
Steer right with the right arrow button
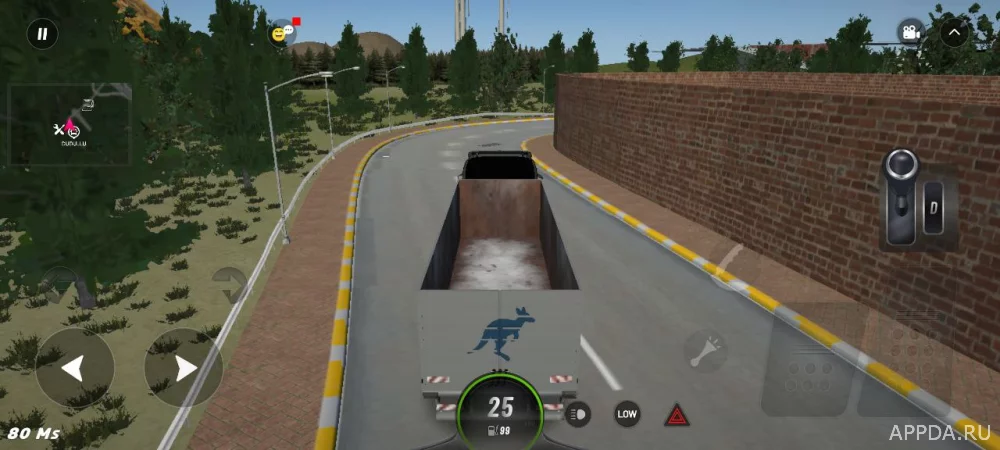[x=183, y=368]
